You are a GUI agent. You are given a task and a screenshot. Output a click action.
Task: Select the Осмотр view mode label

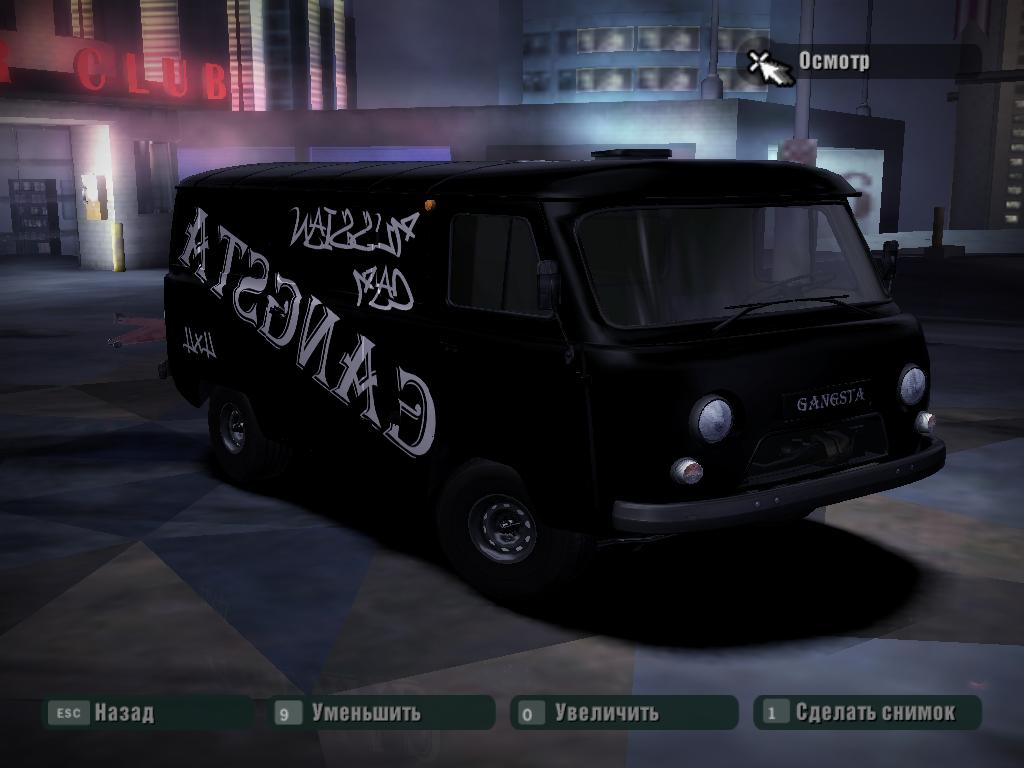pyautogui.click(x=833, y=61)
